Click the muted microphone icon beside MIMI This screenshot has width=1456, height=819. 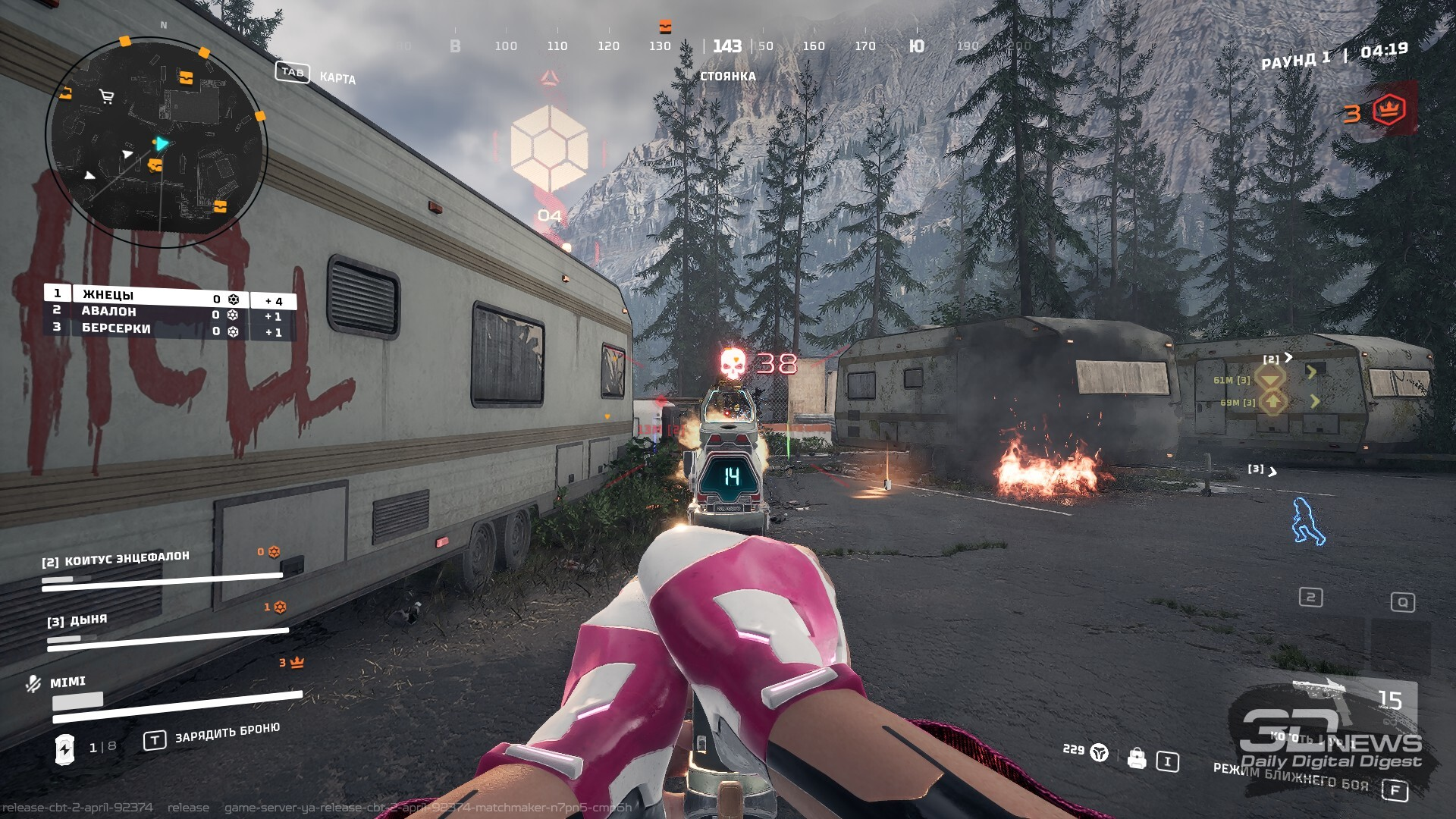(33, 684)
